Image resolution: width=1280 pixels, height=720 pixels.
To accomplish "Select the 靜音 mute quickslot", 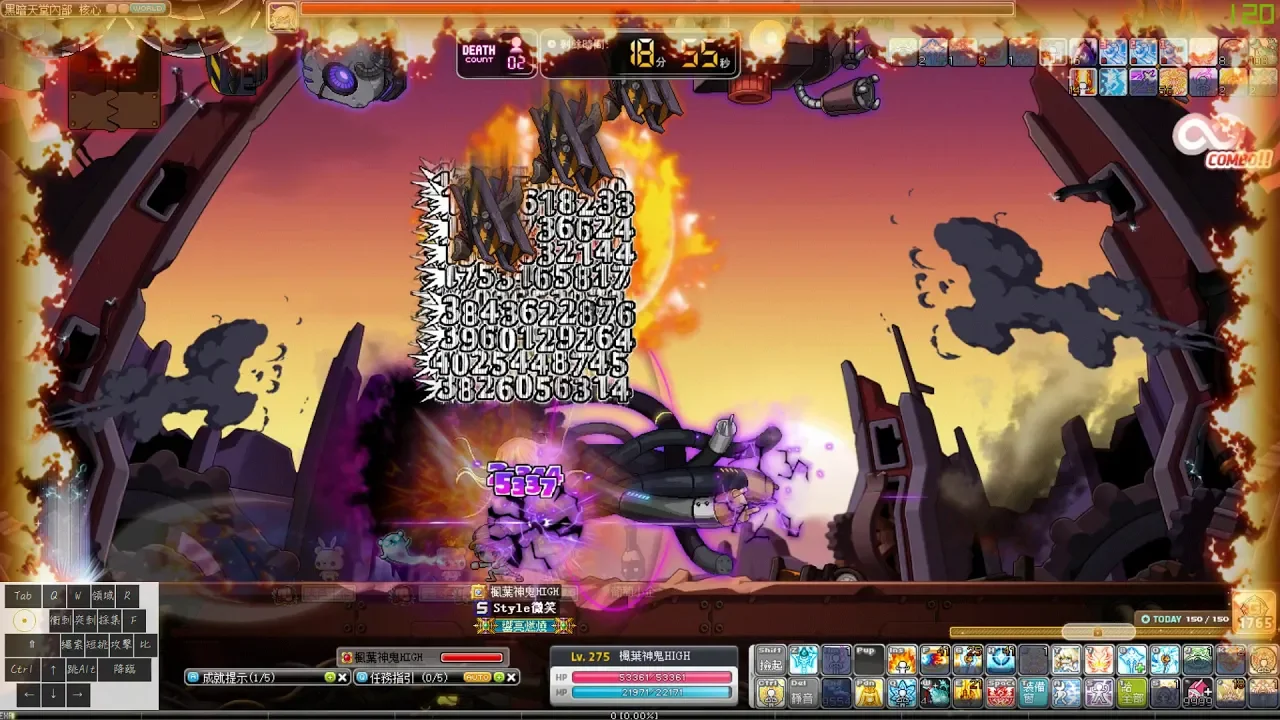I will coord(803,692).
